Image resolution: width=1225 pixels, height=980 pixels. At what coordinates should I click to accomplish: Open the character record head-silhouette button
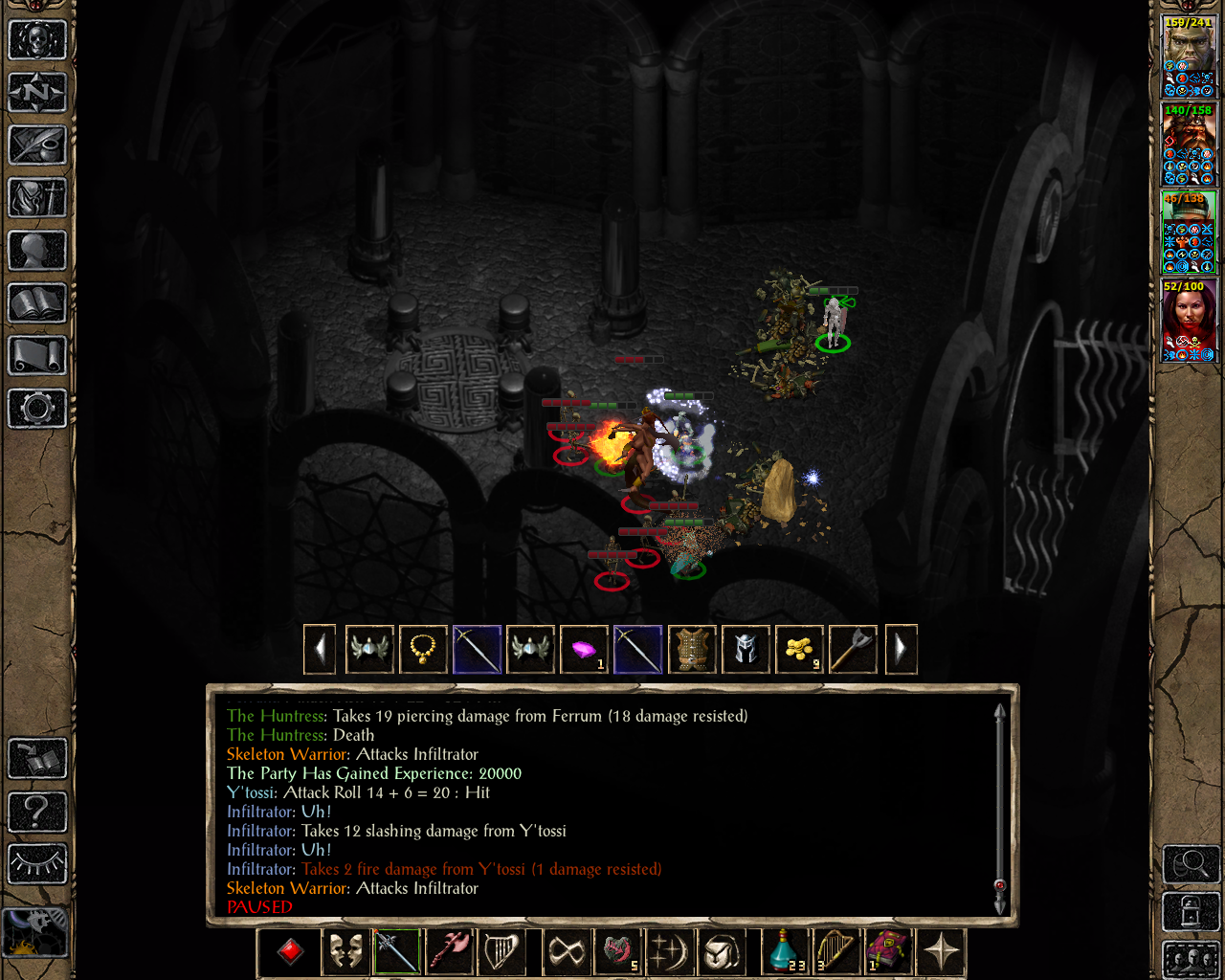[37, 251]
